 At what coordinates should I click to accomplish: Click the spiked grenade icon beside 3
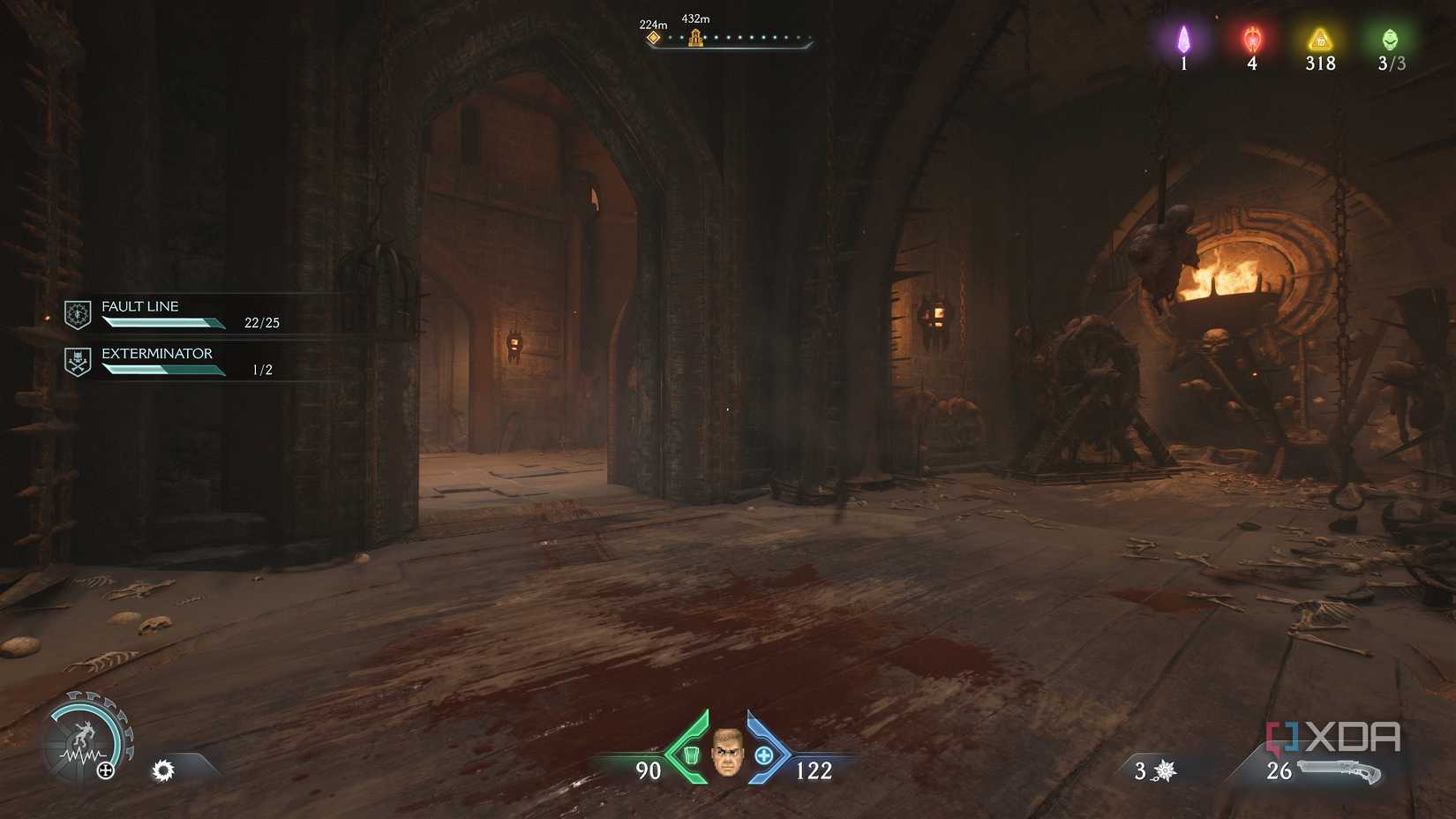(1165, 770)
